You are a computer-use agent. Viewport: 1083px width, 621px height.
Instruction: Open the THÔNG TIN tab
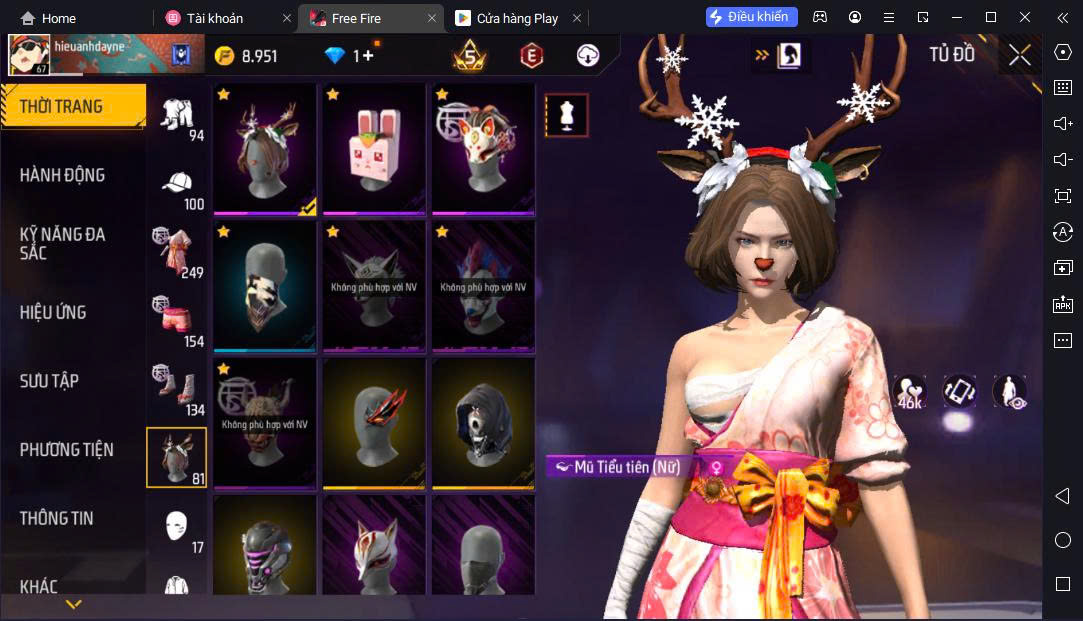(x=56, y=518)
